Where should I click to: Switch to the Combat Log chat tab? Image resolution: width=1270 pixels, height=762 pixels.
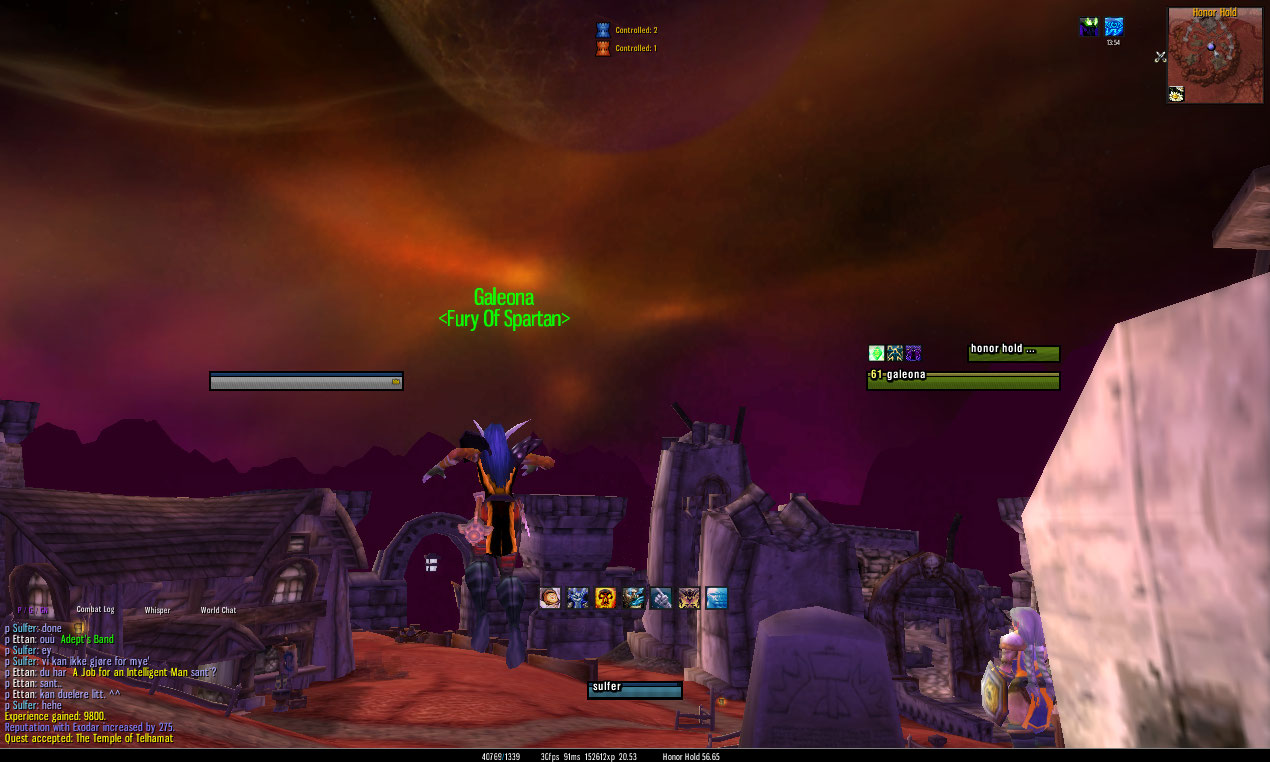pos(96,610)
